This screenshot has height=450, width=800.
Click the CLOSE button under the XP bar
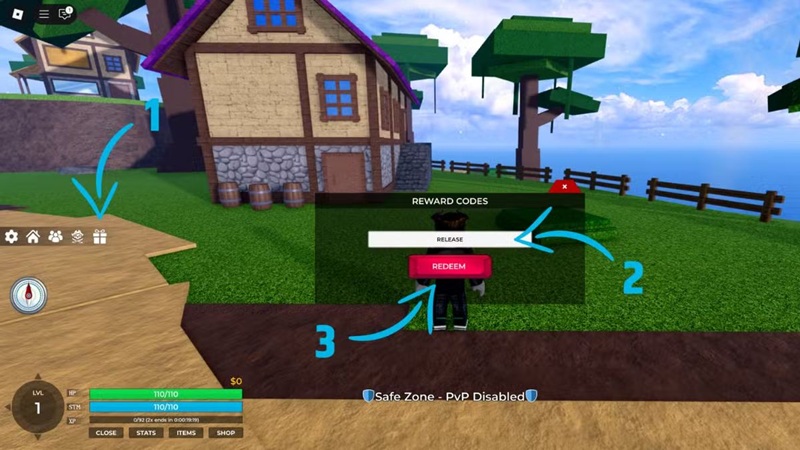(105, 433)
